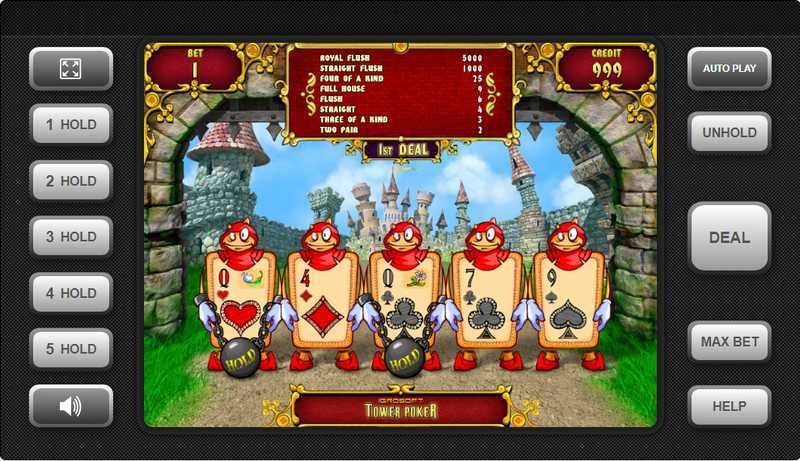Toggle fullscreen with the expand icon button
This screenshot has height=461, width=800.
(x=71, y=69)
